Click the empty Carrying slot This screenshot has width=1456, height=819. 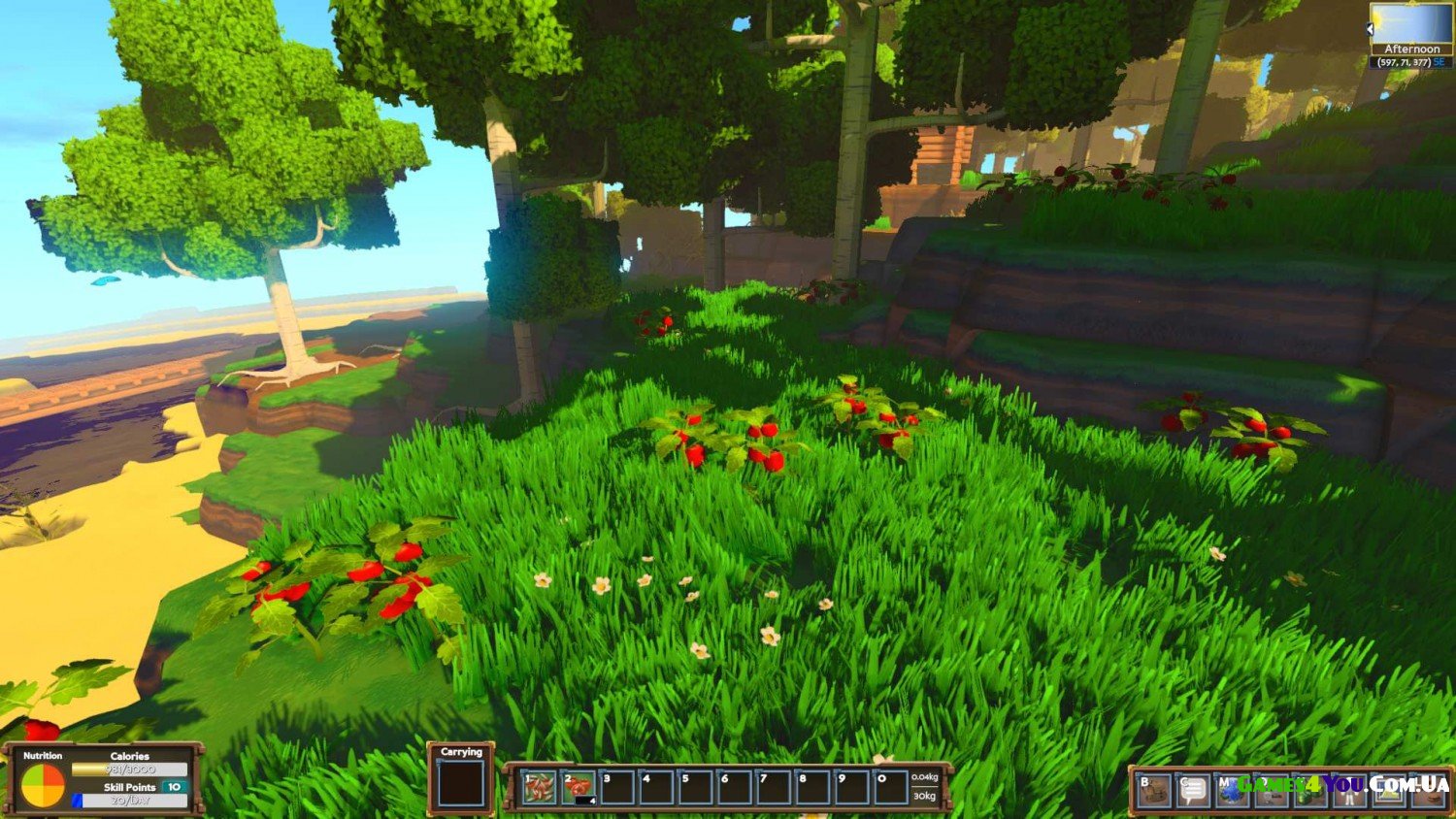pyautogui.click(x=461, y=784)
